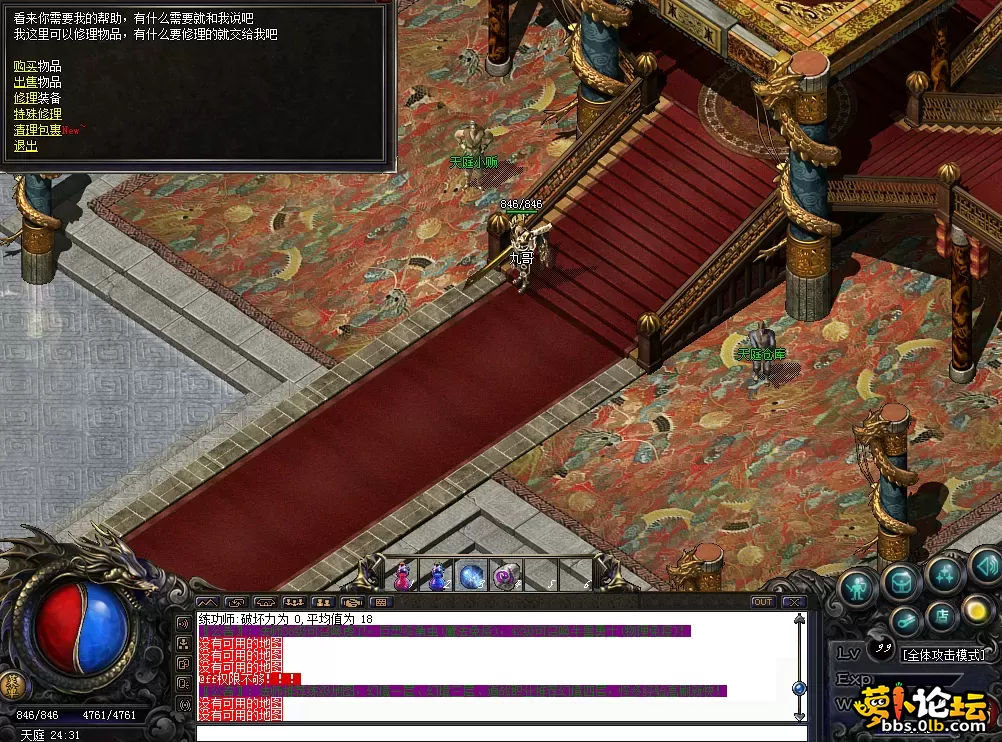This screenshot has height=742, width=1002.
Task: Select 清理包裹 clean bag option
Action: point(37,130)
